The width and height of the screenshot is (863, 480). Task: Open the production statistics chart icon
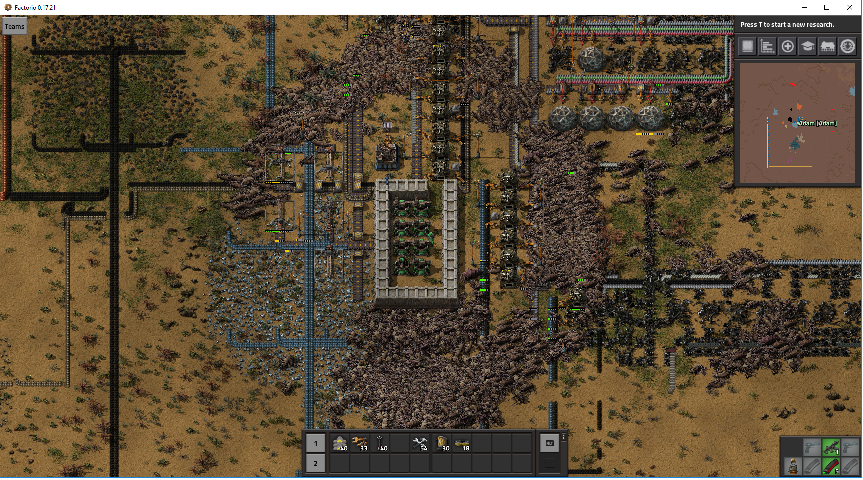coord(768,46)
